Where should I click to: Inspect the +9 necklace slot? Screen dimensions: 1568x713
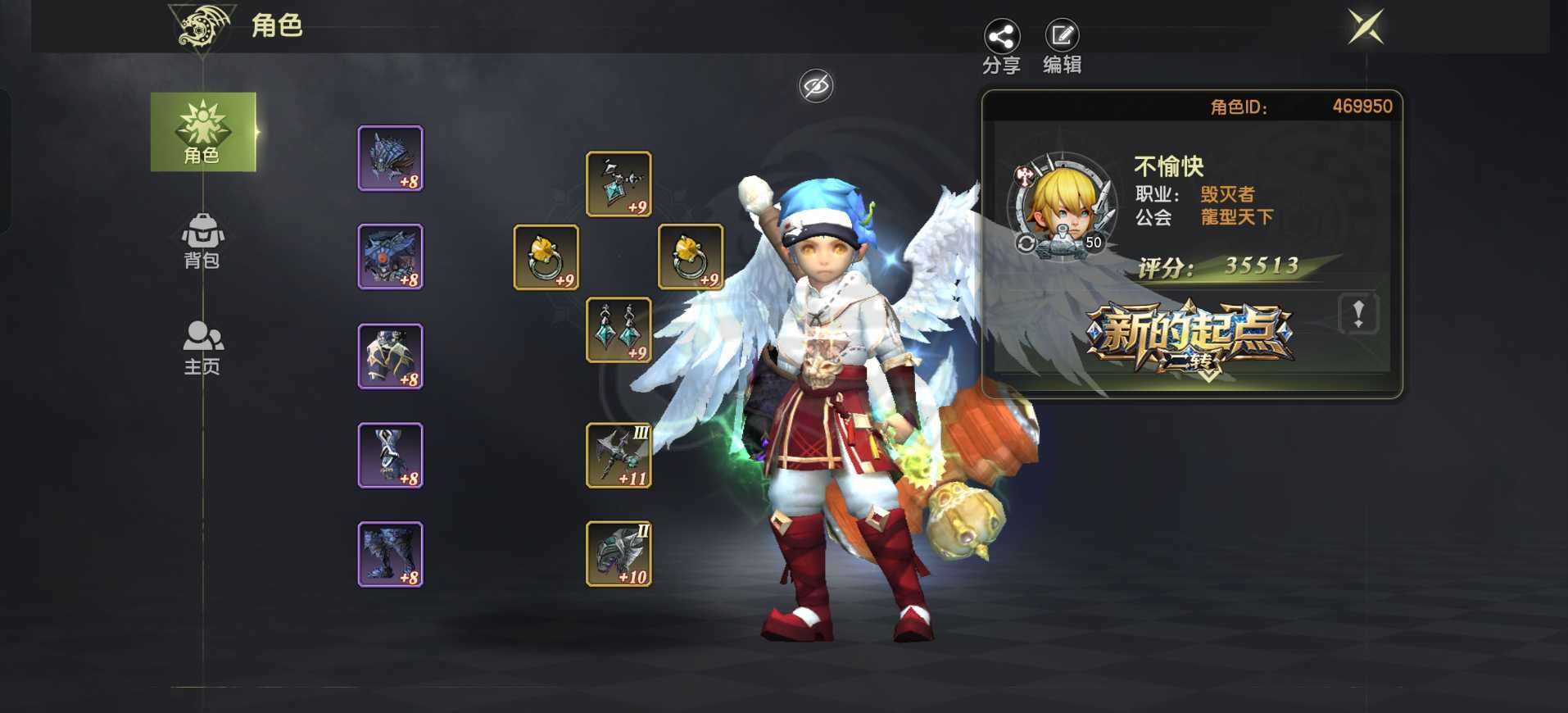619,184
